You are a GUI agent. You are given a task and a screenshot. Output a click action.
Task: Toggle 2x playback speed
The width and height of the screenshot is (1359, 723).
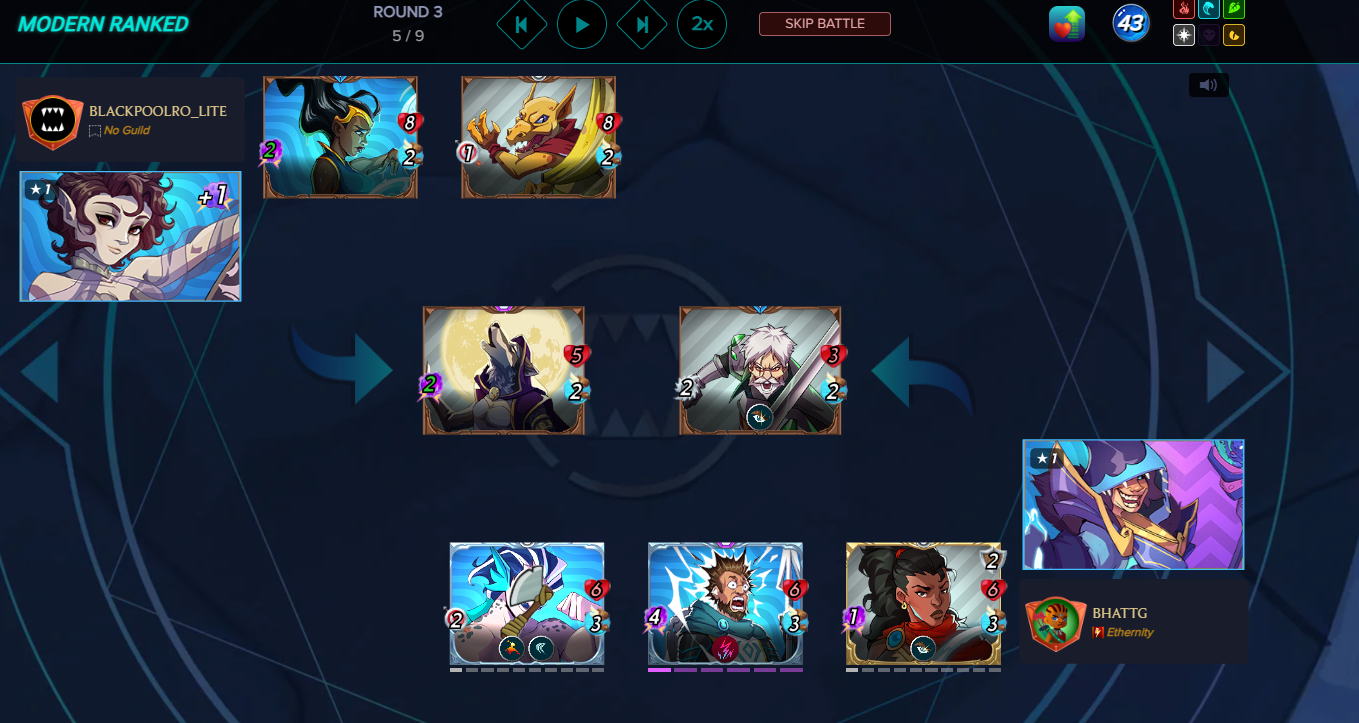(x=702, y=25)
